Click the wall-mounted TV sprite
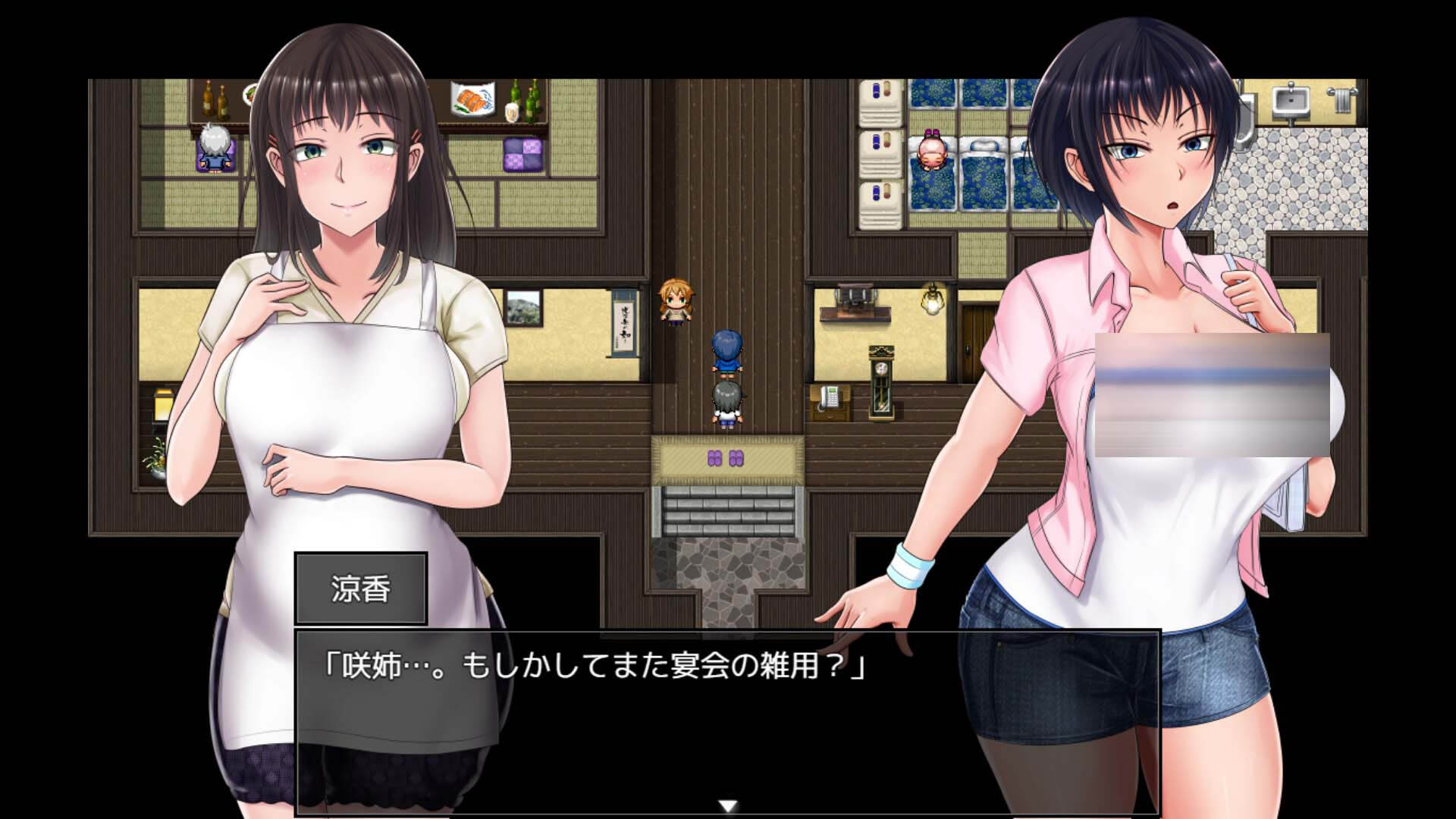 (857, 296)
